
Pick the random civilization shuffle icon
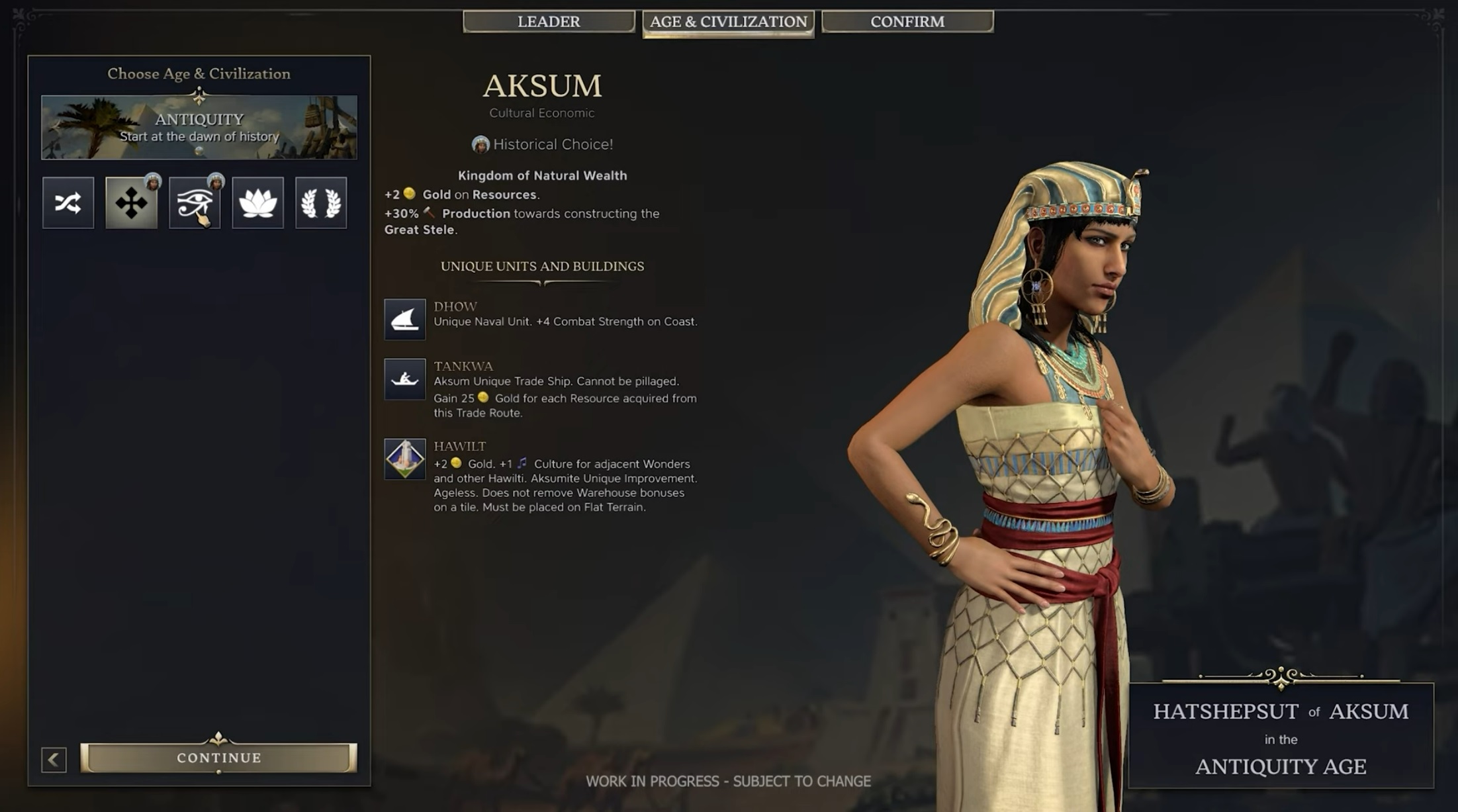68,203
